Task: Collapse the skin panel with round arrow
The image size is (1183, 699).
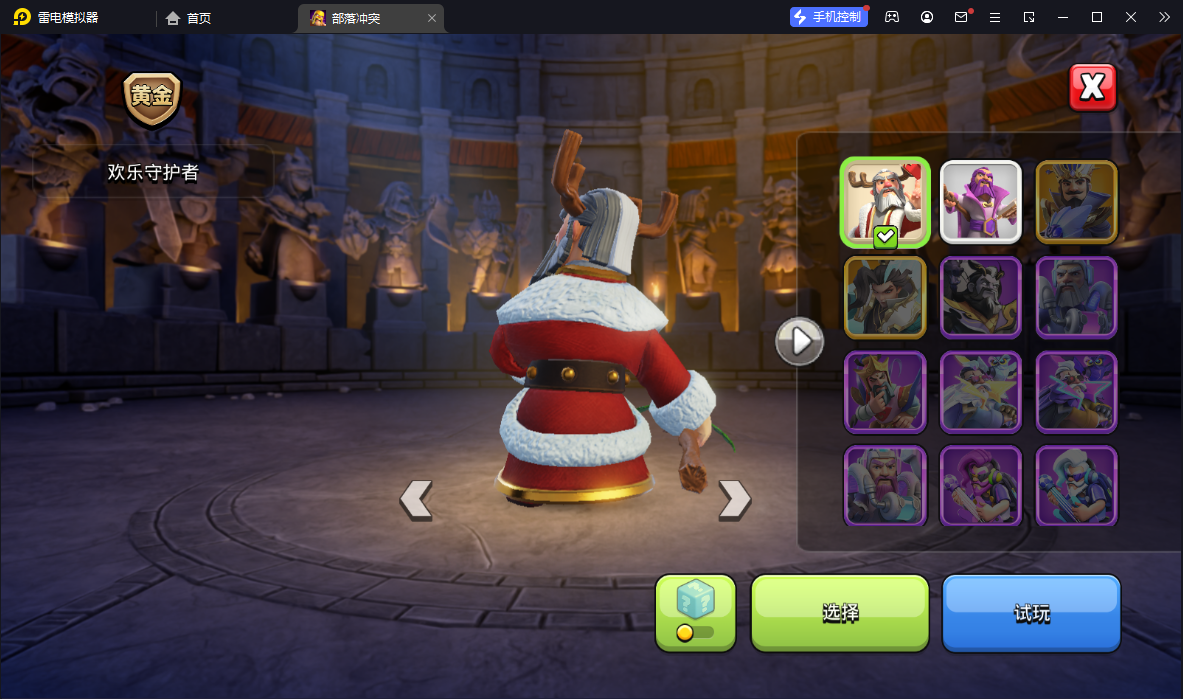Action: (x=800, y=342)
